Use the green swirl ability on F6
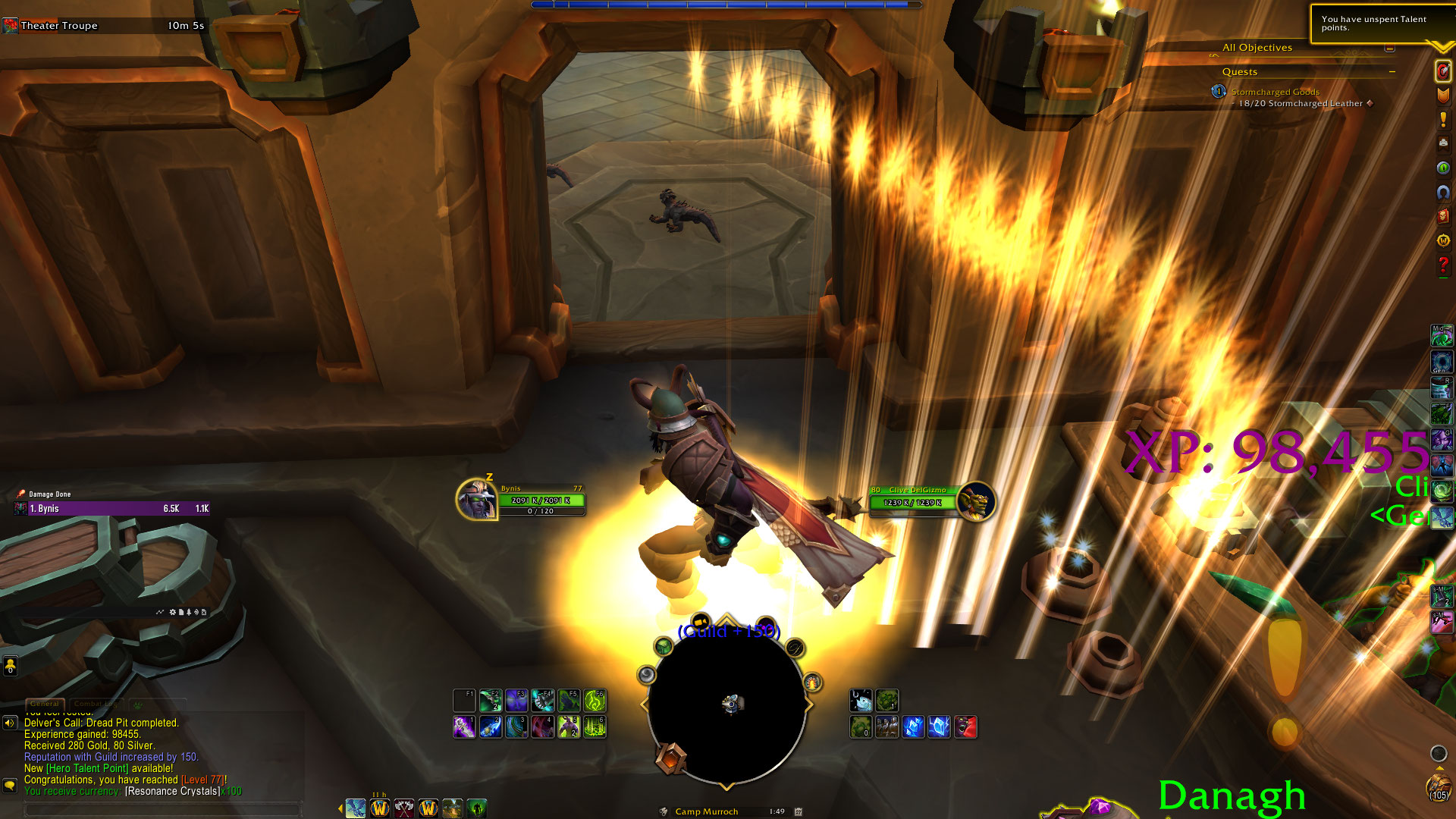 coord(595,701)
